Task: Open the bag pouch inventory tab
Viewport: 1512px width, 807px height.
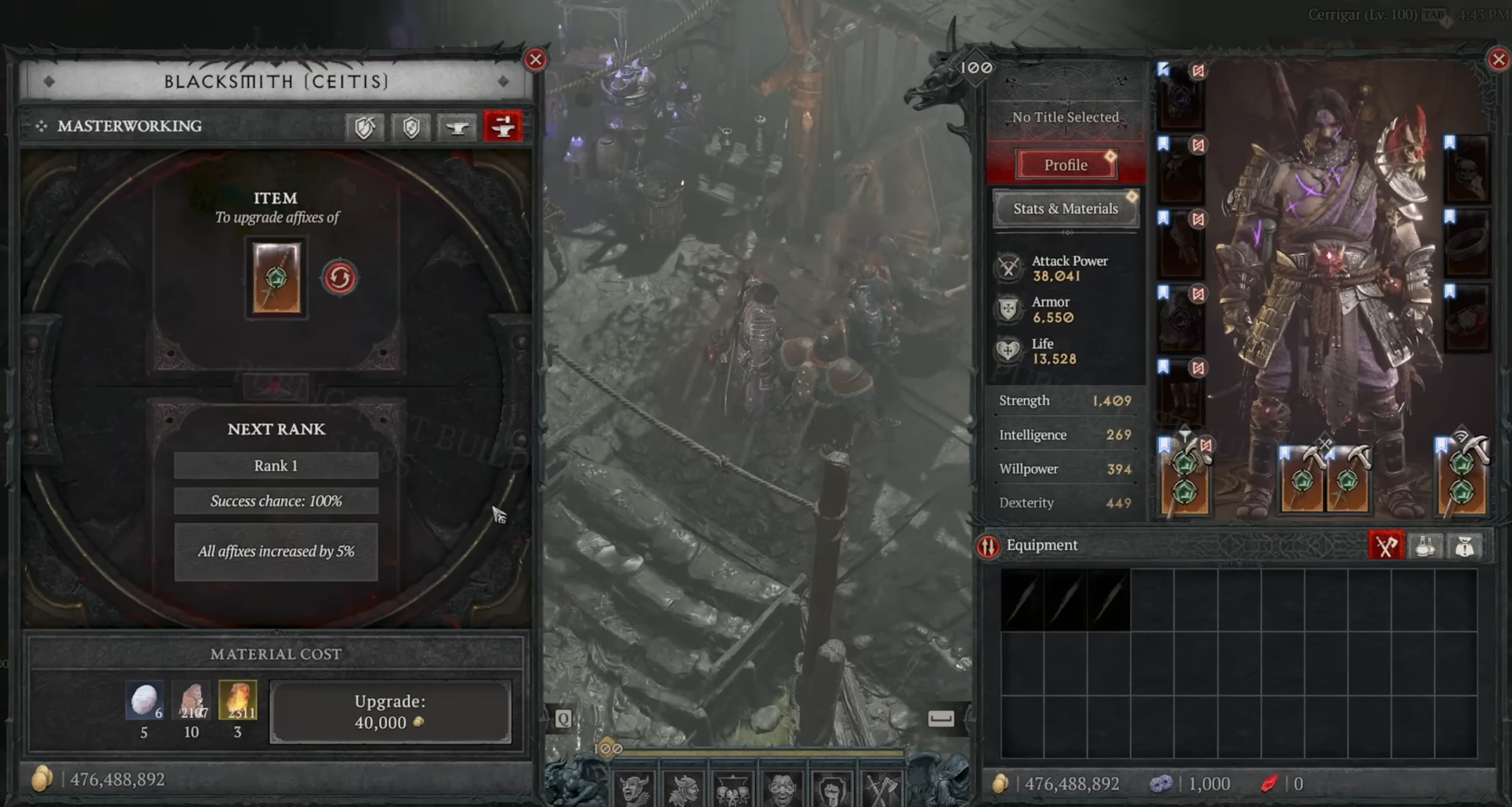Action: 1464,545
